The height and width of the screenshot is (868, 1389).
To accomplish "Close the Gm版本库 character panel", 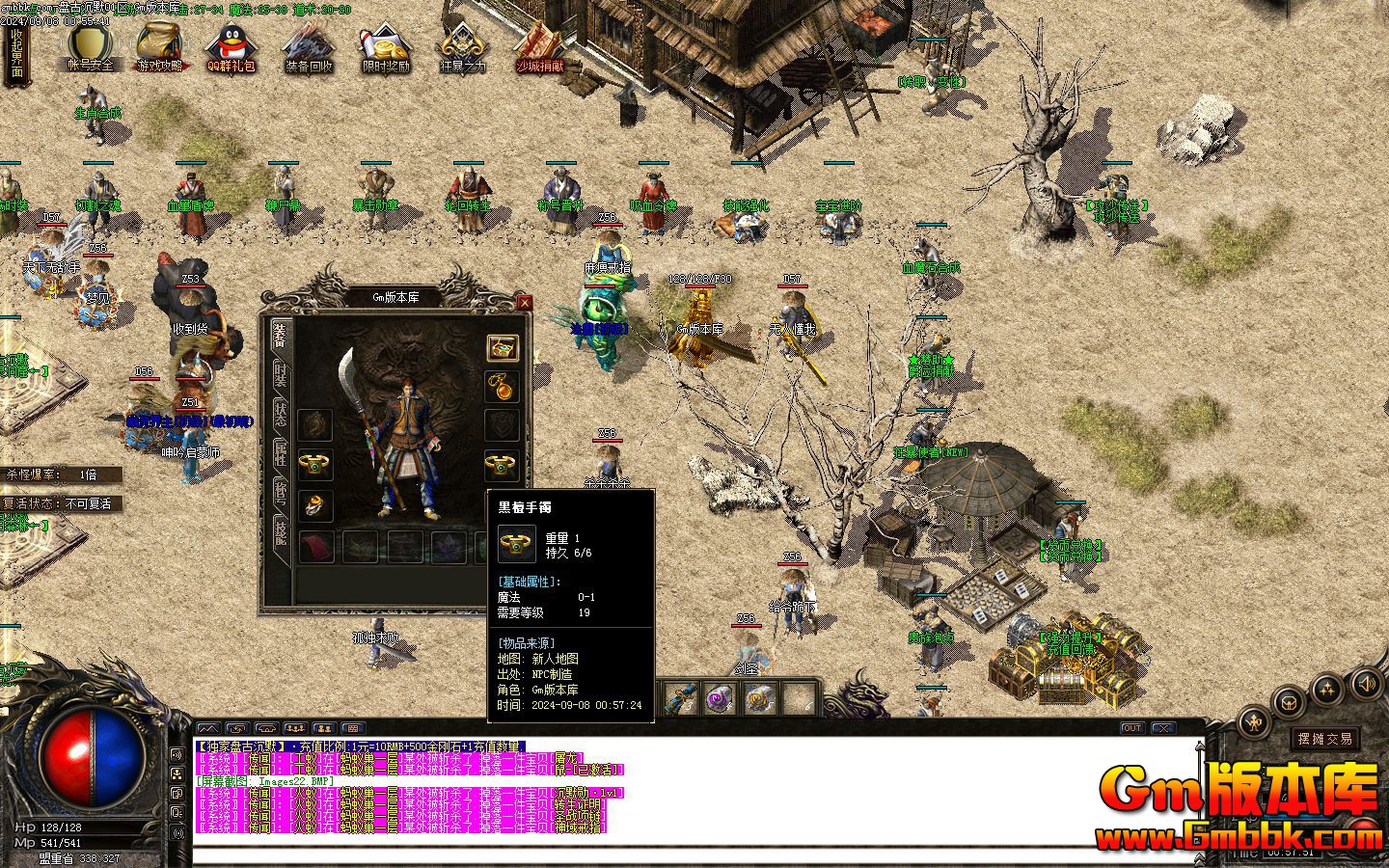I will [x=525, y=302].
